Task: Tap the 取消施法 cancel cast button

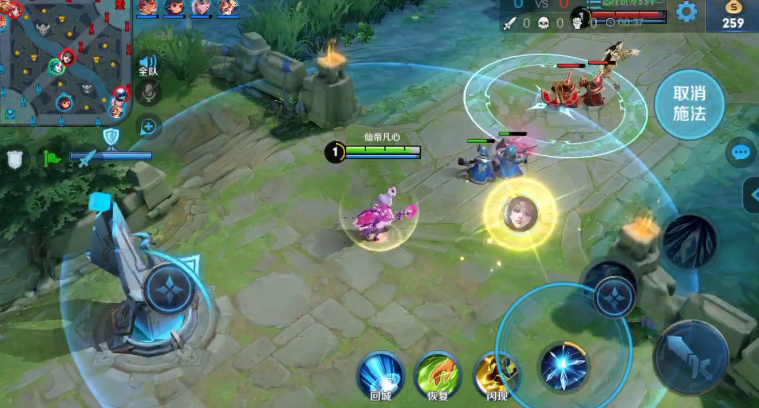Action: (x=690, y=104)
